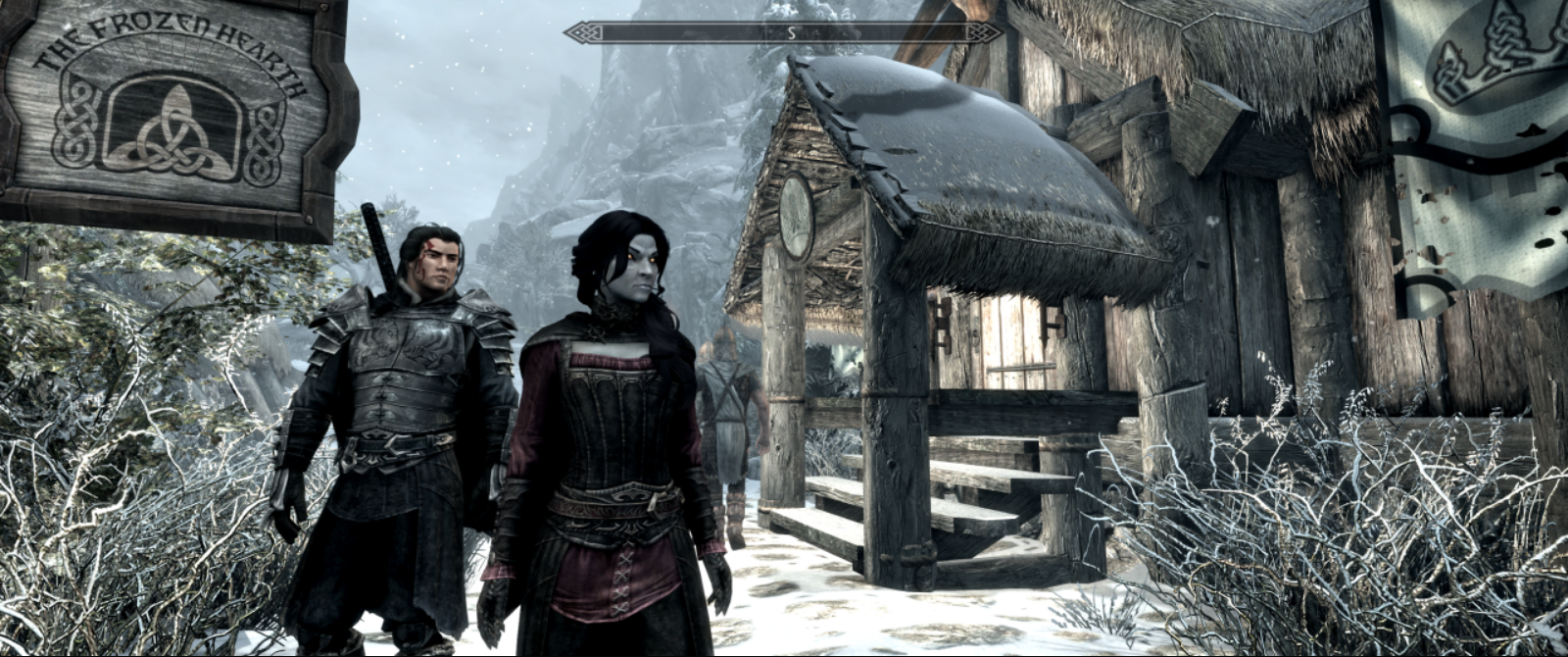Click the compass bar showing S
Viewport: 1568px width, 657px height.
tap(783, 32)
